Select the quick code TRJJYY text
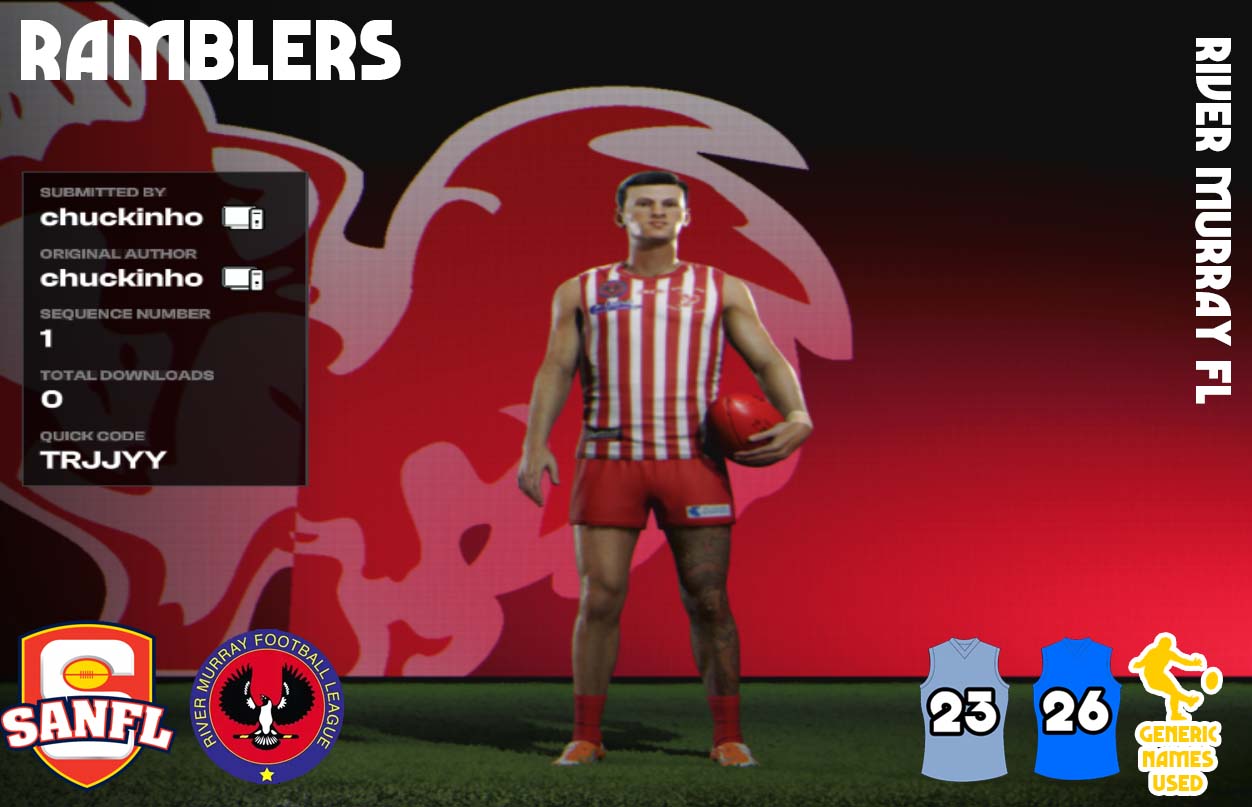1252x807 pixels. (103, 460)
